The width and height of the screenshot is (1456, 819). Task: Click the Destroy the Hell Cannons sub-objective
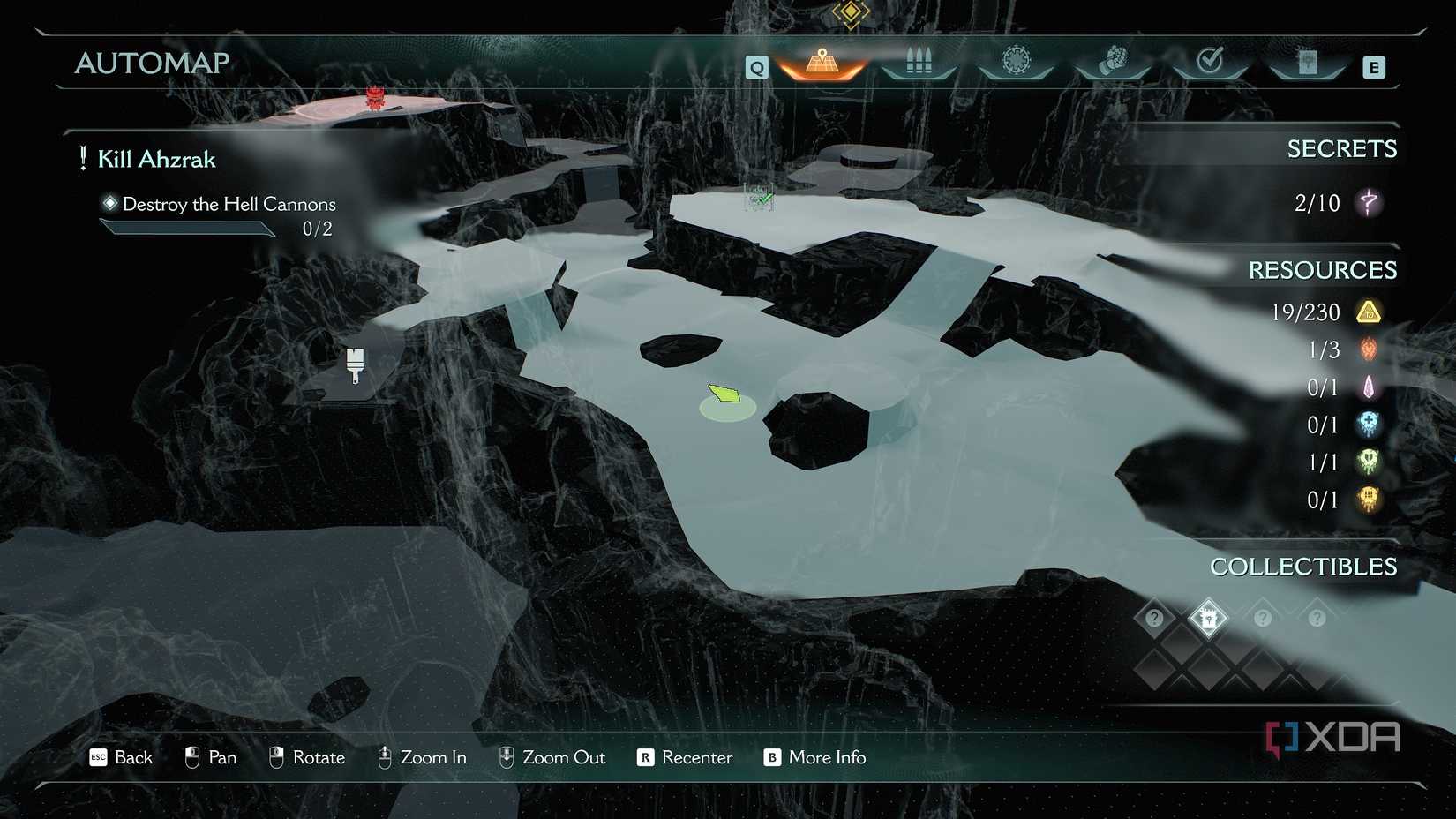[229, 205]
